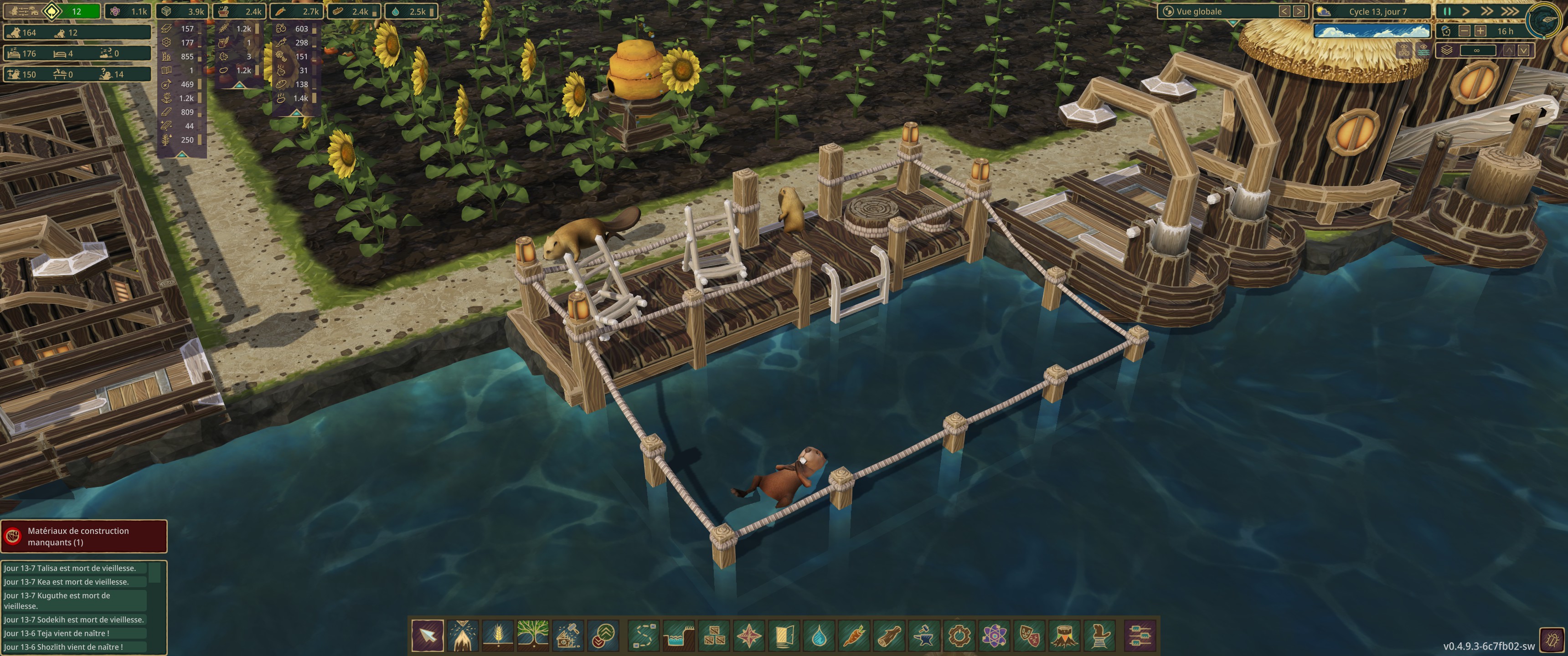Toggle the water visibility eye icon
The image size is (1568, 656).
coord(1423,51)
